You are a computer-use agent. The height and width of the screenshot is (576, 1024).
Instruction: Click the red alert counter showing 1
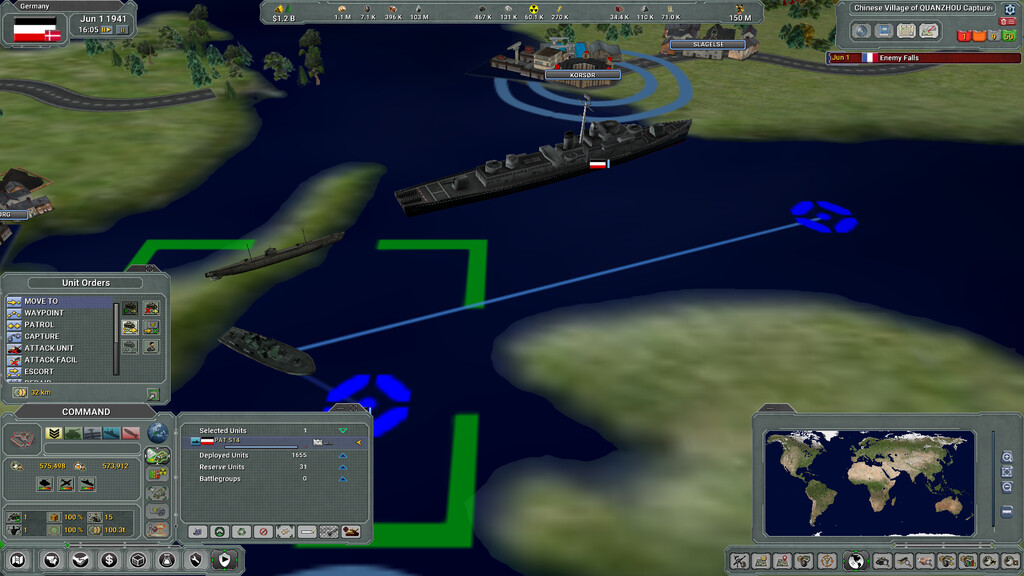pos(963,36)
